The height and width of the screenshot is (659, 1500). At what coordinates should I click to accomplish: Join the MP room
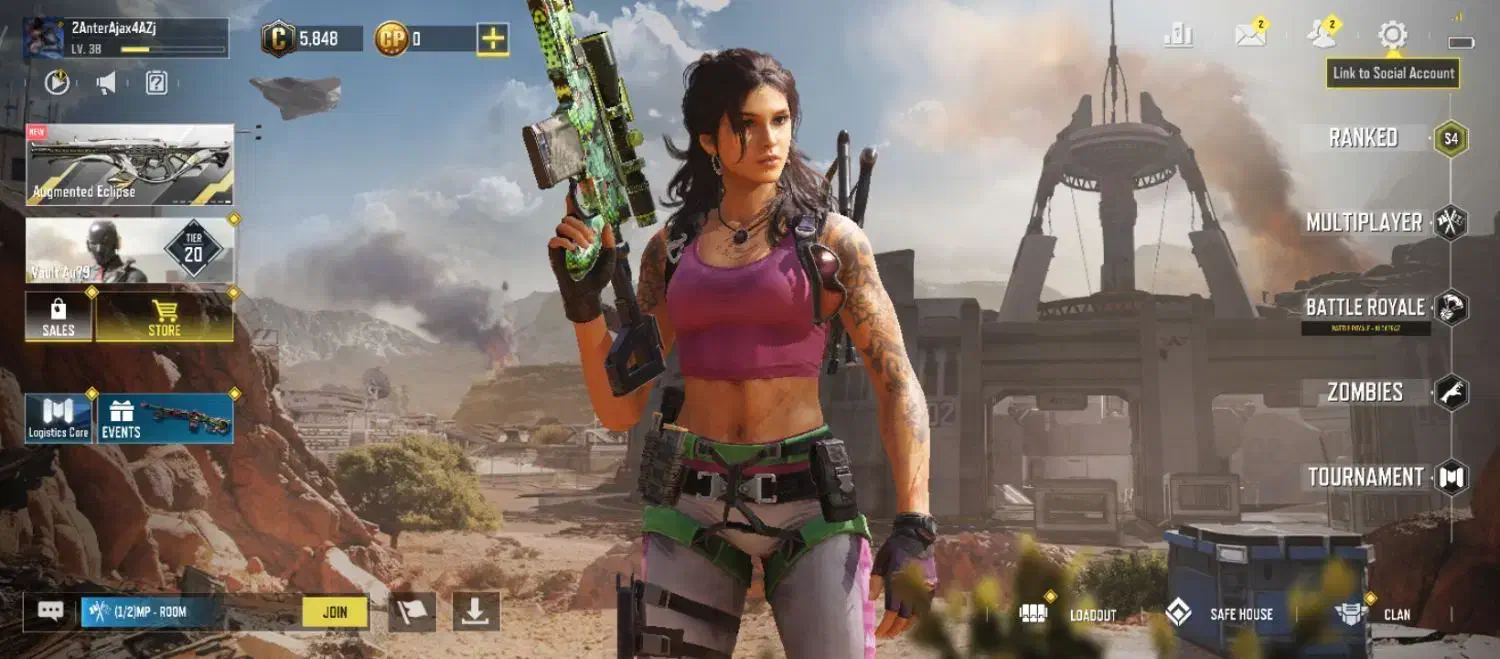(x=335, y=612)
